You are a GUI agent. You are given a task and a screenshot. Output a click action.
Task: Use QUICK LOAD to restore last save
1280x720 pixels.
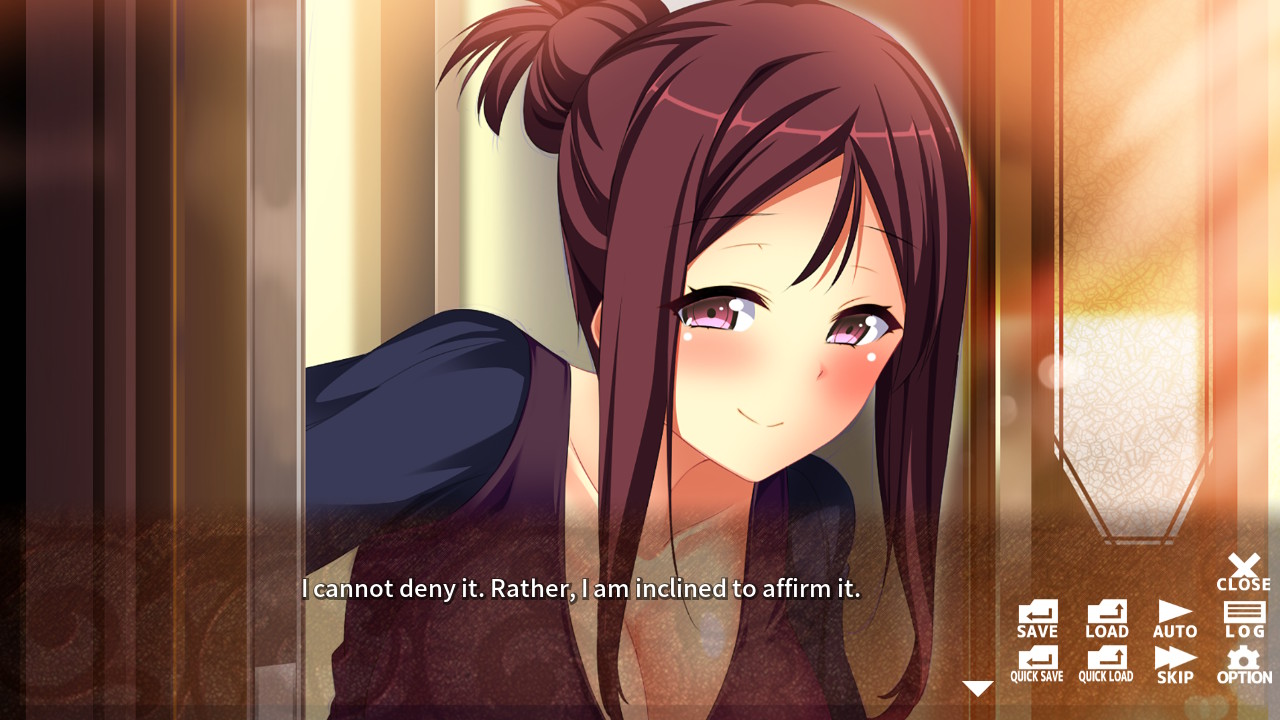coord(1105,661)
